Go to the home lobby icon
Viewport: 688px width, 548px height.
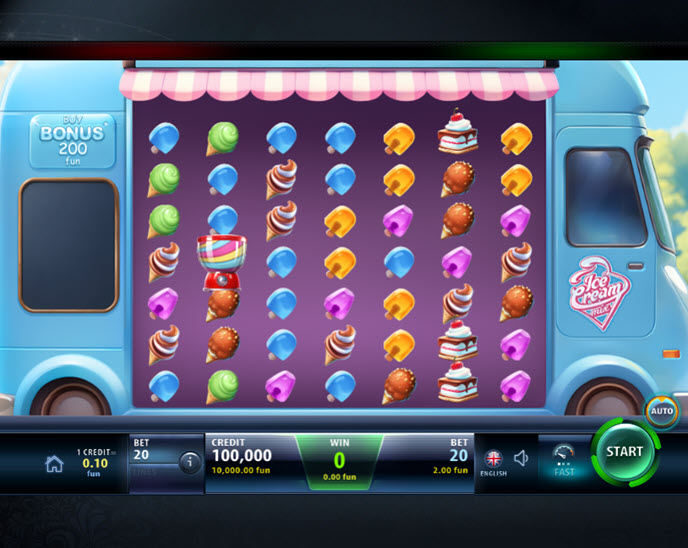point(54,463)
